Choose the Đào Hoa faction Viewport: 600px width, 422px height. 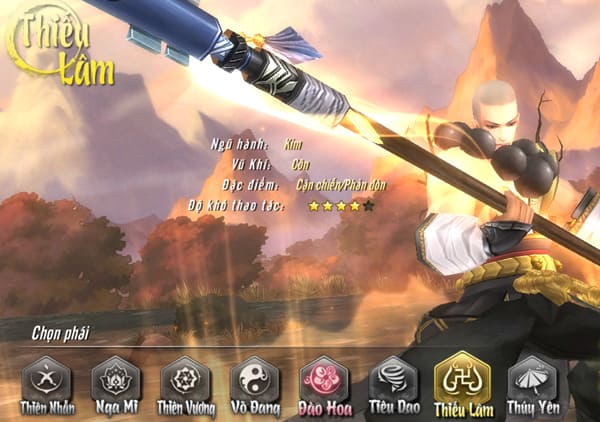pos(323,380)
